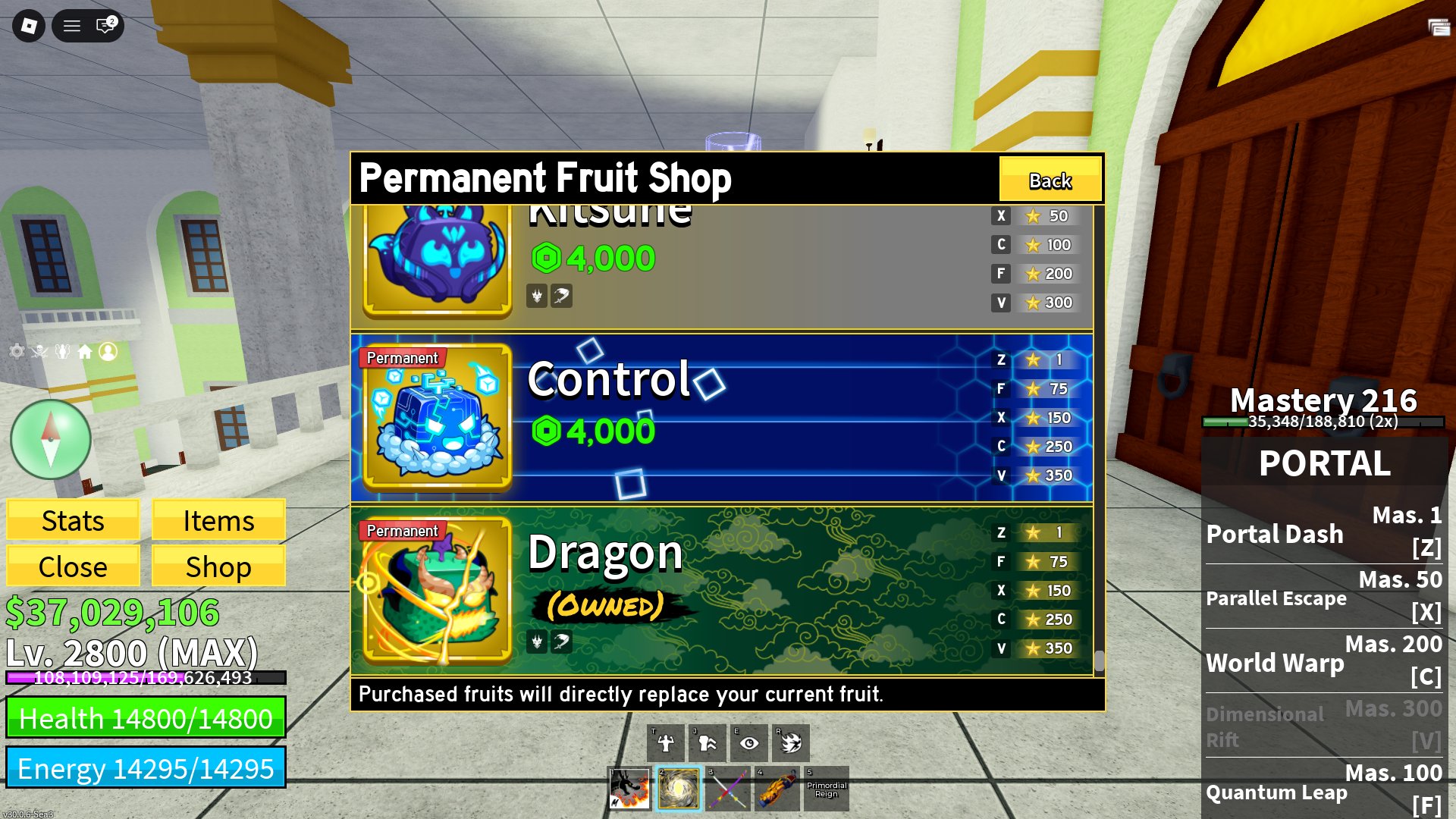Image resolution: width=1456 pixels, height=819 pixels.
Task: Open the Items panel
Action: tap(218, 520)
